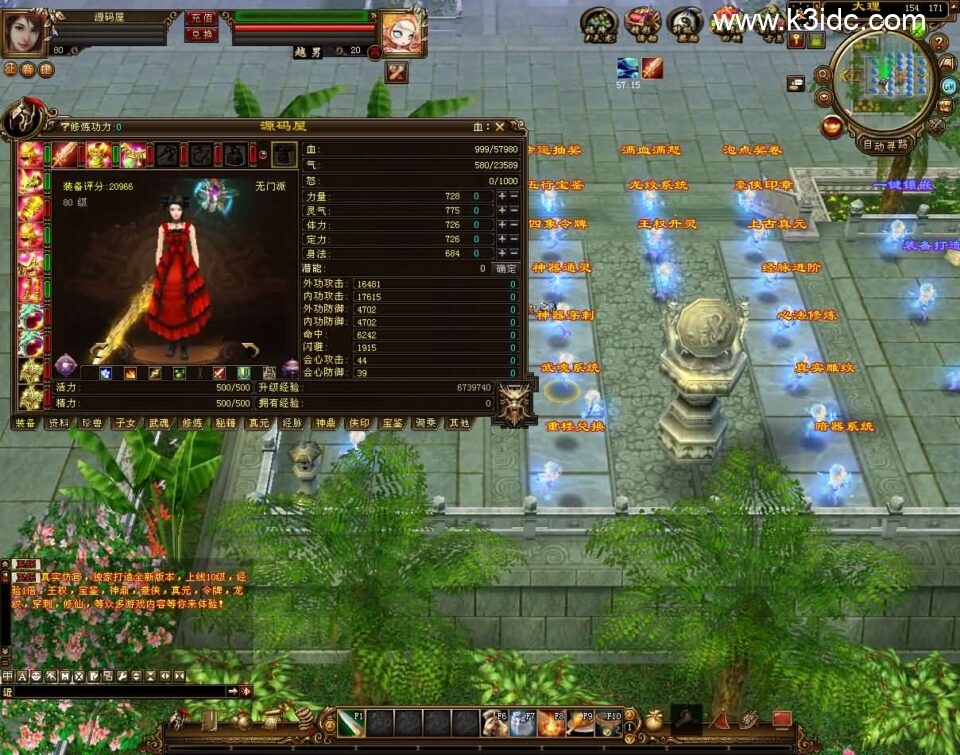Viewport: 960px width, 755px height.
Task: Select the 武魂 tab
Action: coord(158,423)
